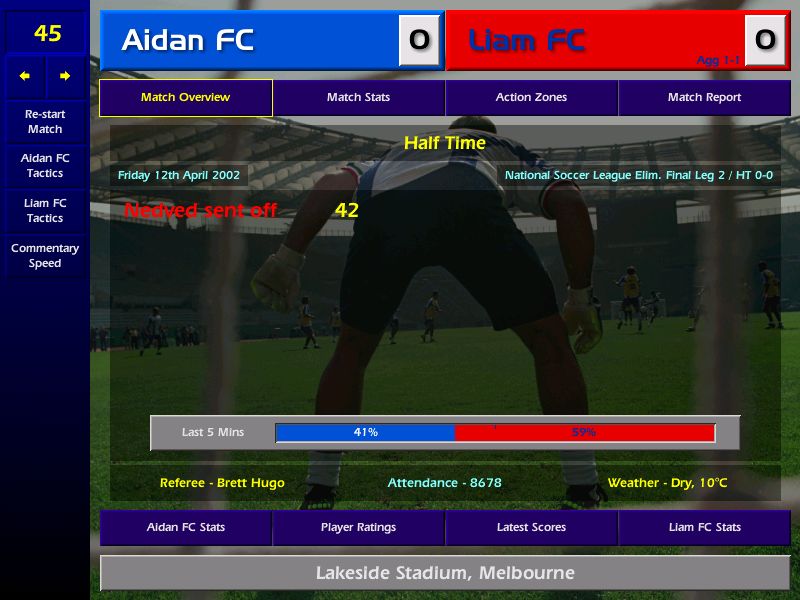
Task: Open the Match Report tab
Action: pyautogui.click(x=704, y=97)
